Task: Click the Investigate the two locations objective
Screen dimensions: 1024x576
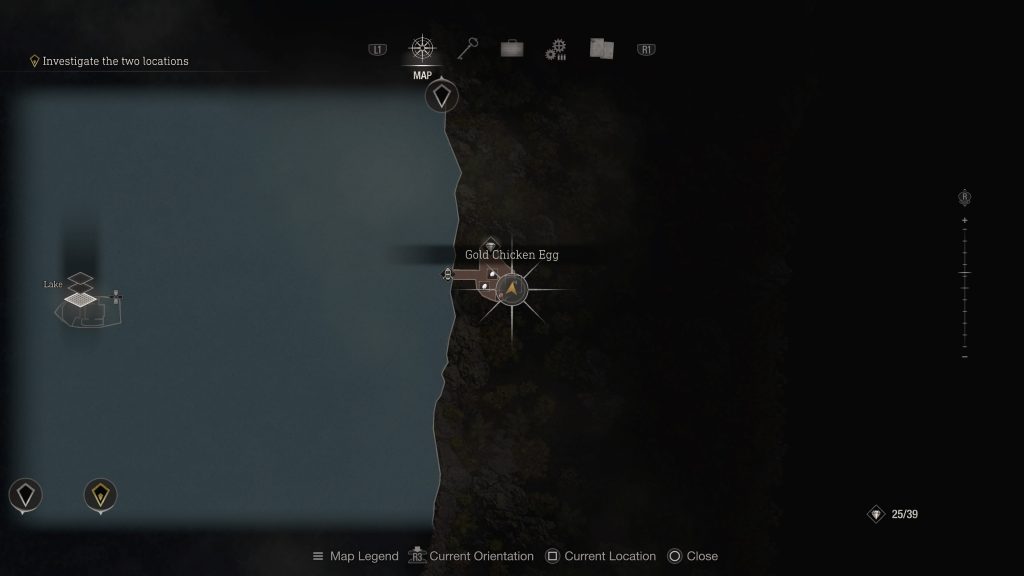Action: 115,61
